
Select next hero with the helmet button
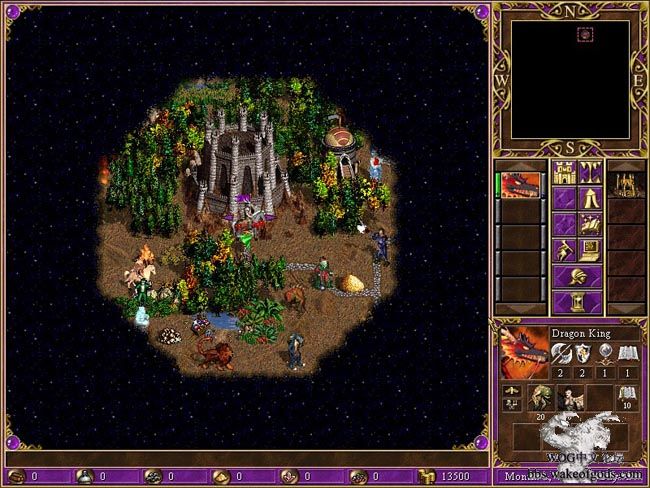coord(577,275)
